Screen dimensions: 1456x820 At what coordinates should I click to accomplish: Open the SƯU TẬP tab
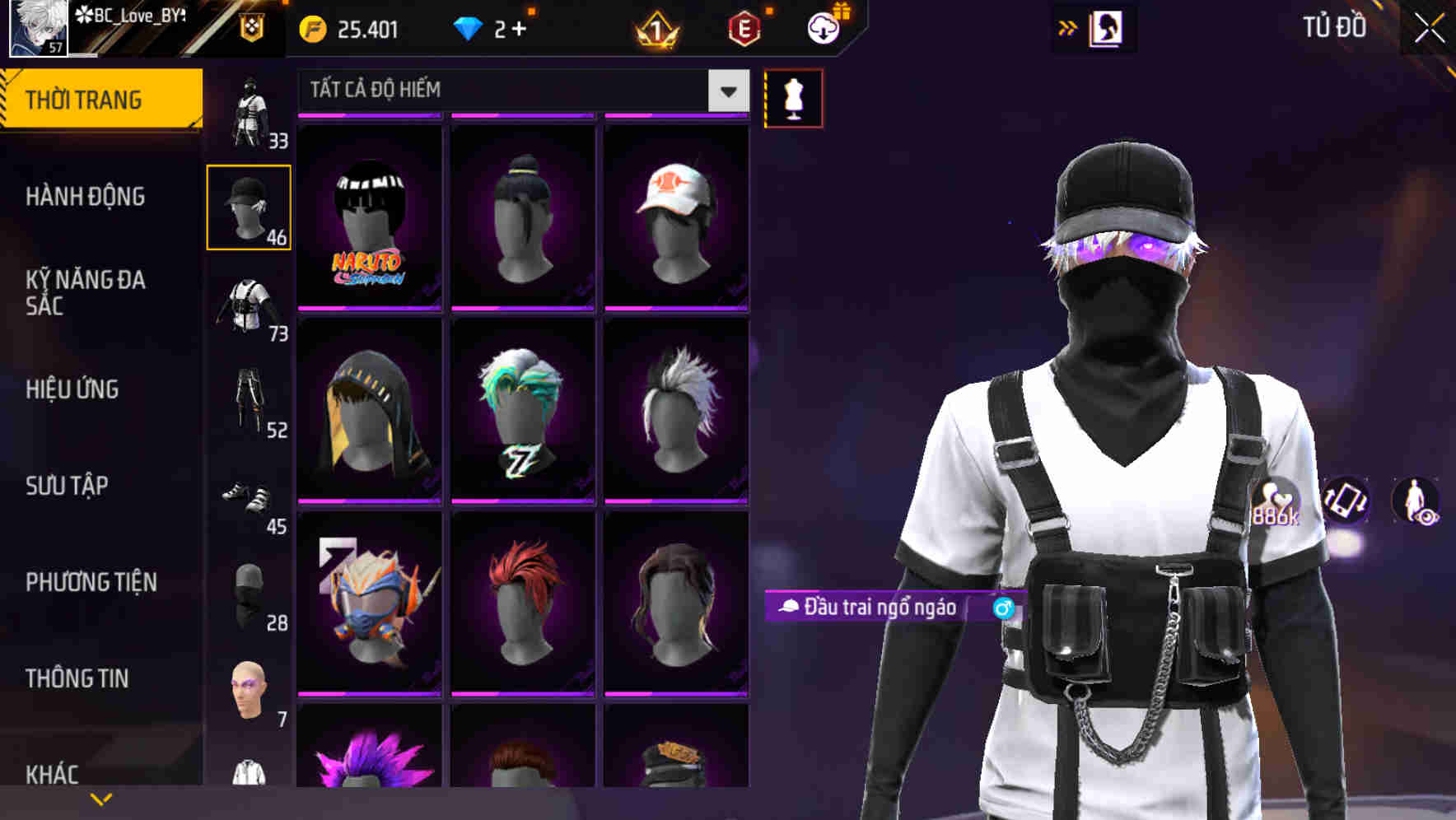tap(66, 487)
